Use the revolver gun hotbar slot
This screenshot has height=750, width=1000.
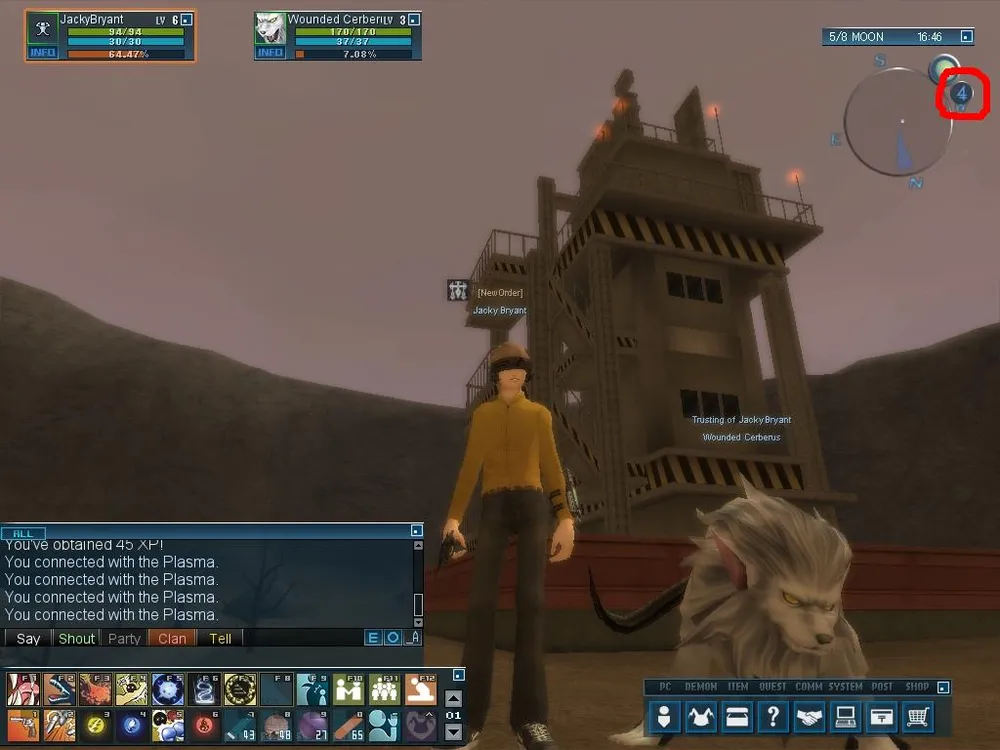point(24,725)
